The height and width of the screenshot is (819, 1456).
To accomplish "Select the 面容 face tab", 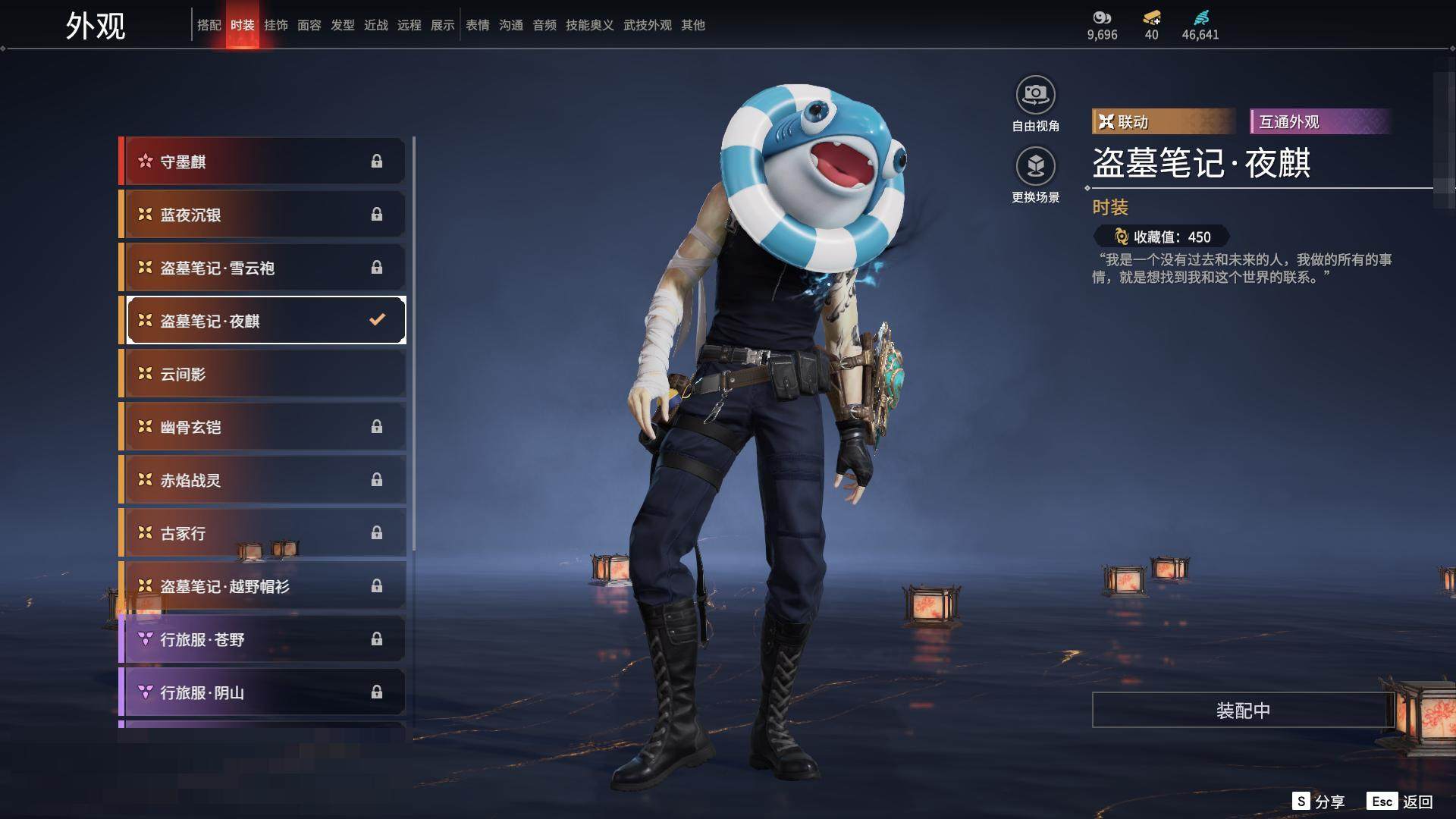I will (x=309, y=25).
